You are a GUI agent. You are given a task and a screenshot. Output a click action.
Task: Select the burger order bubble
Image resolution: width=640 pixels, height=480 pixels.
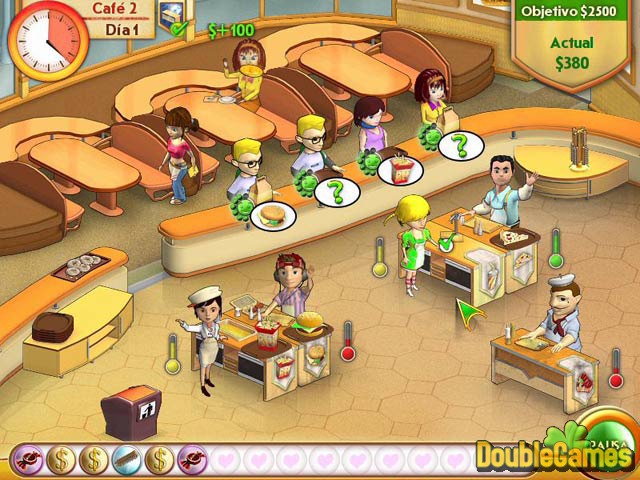pyautogui.click(x=271, y=214)
